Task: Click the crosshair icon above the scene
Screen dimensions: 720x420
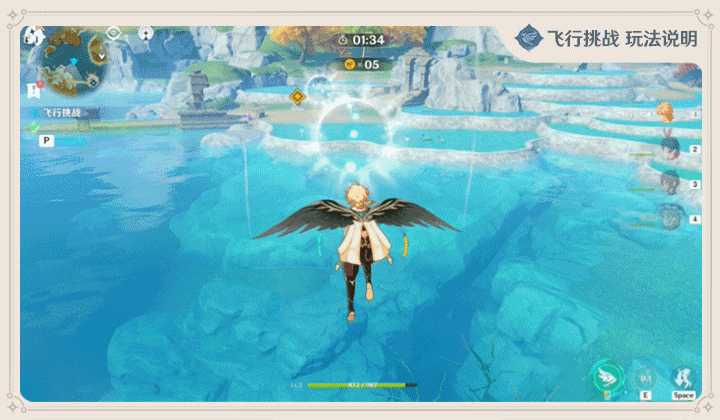Action: pyautogui.click(x=113, y=33)
